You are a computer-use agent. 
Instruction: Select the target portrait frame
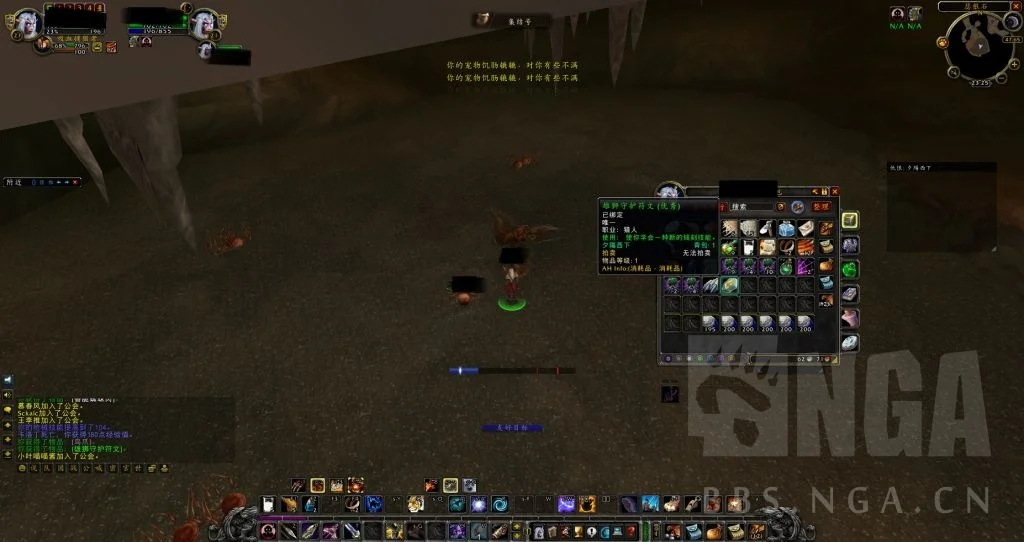(x=203, y=22)
